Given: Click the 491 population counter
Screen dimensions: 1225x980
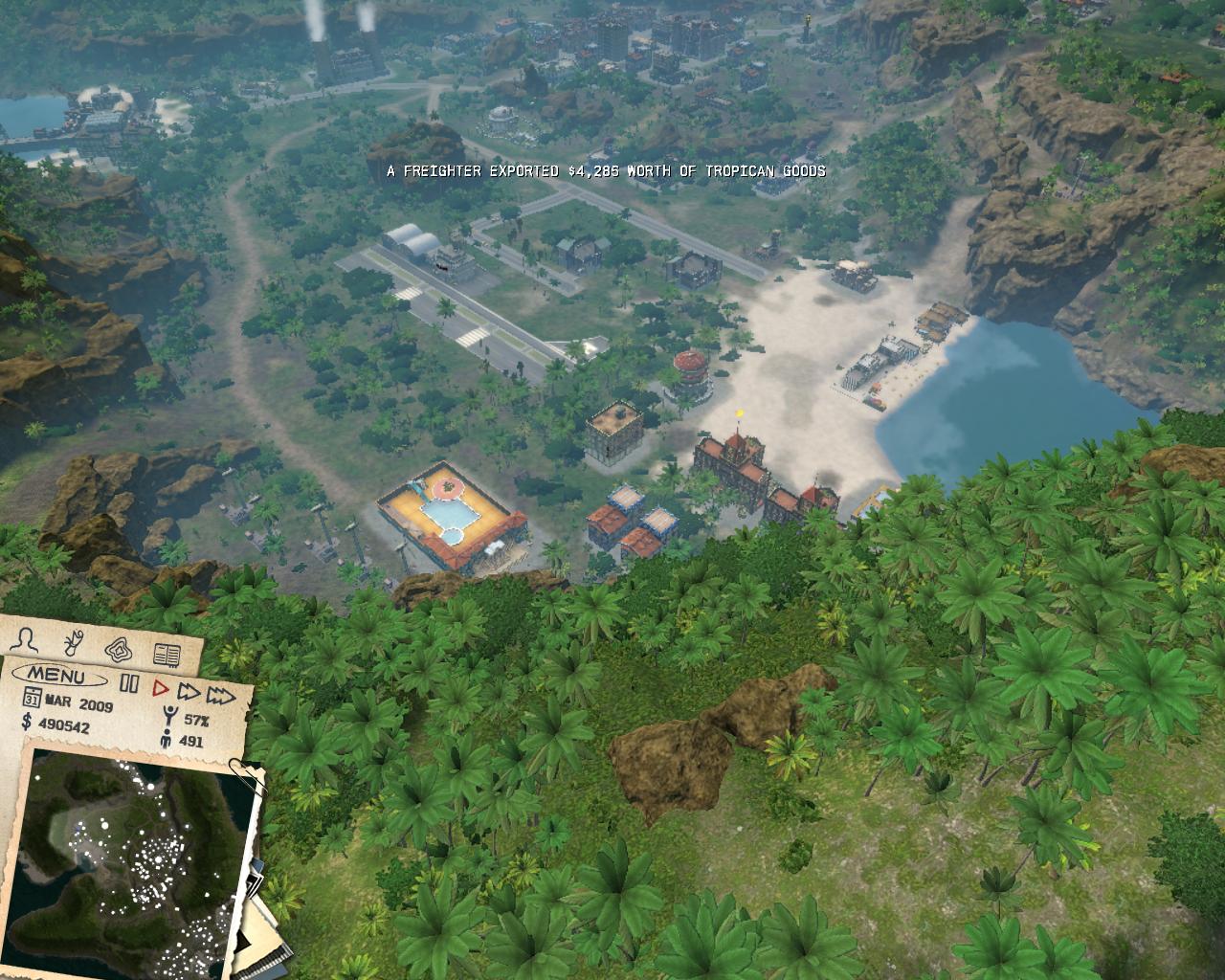Looking at the screenshot, I should [191, 740].
